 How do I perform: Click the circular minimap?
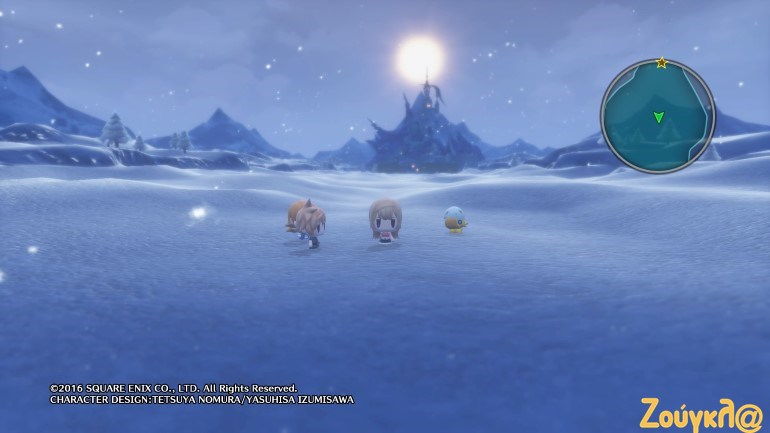pyautogui.click(x=657, y=116)
